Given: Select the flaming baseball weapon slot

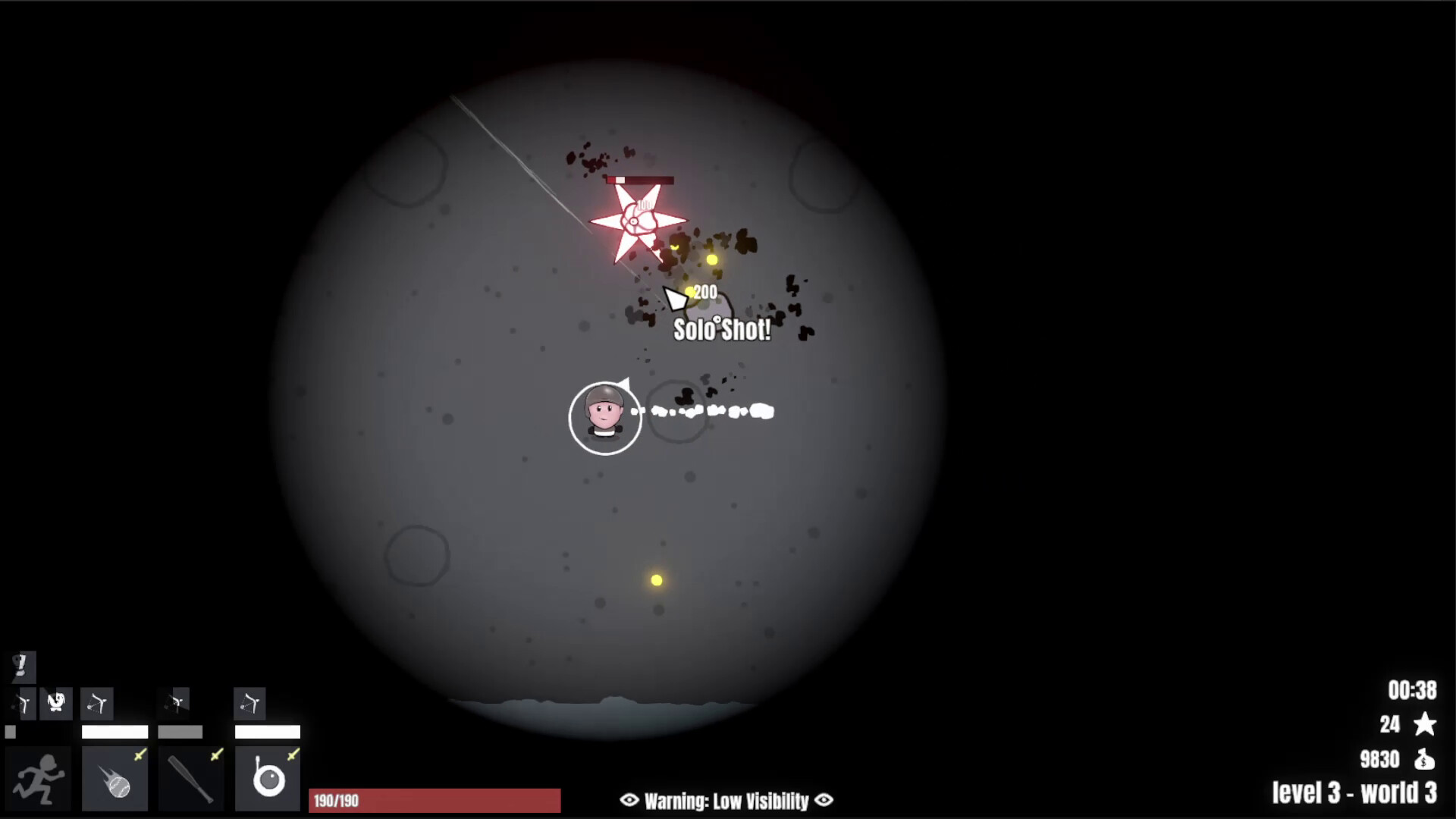Looking at the screenshot, I should (x=115, y=777).
